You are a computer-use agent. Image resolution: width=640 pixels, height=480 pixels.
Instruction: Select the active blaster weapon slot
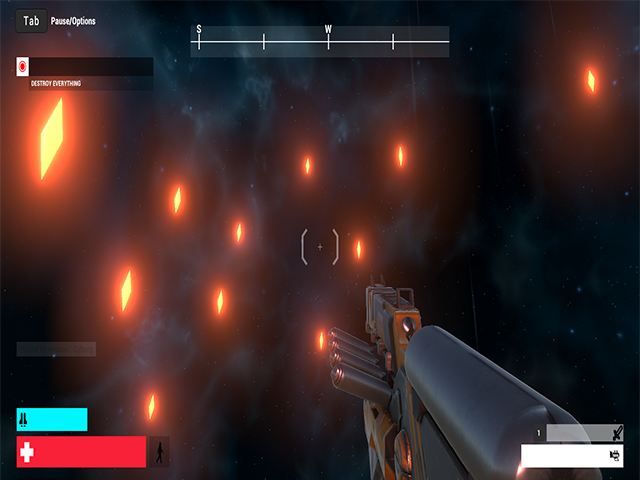pos(572,456)
